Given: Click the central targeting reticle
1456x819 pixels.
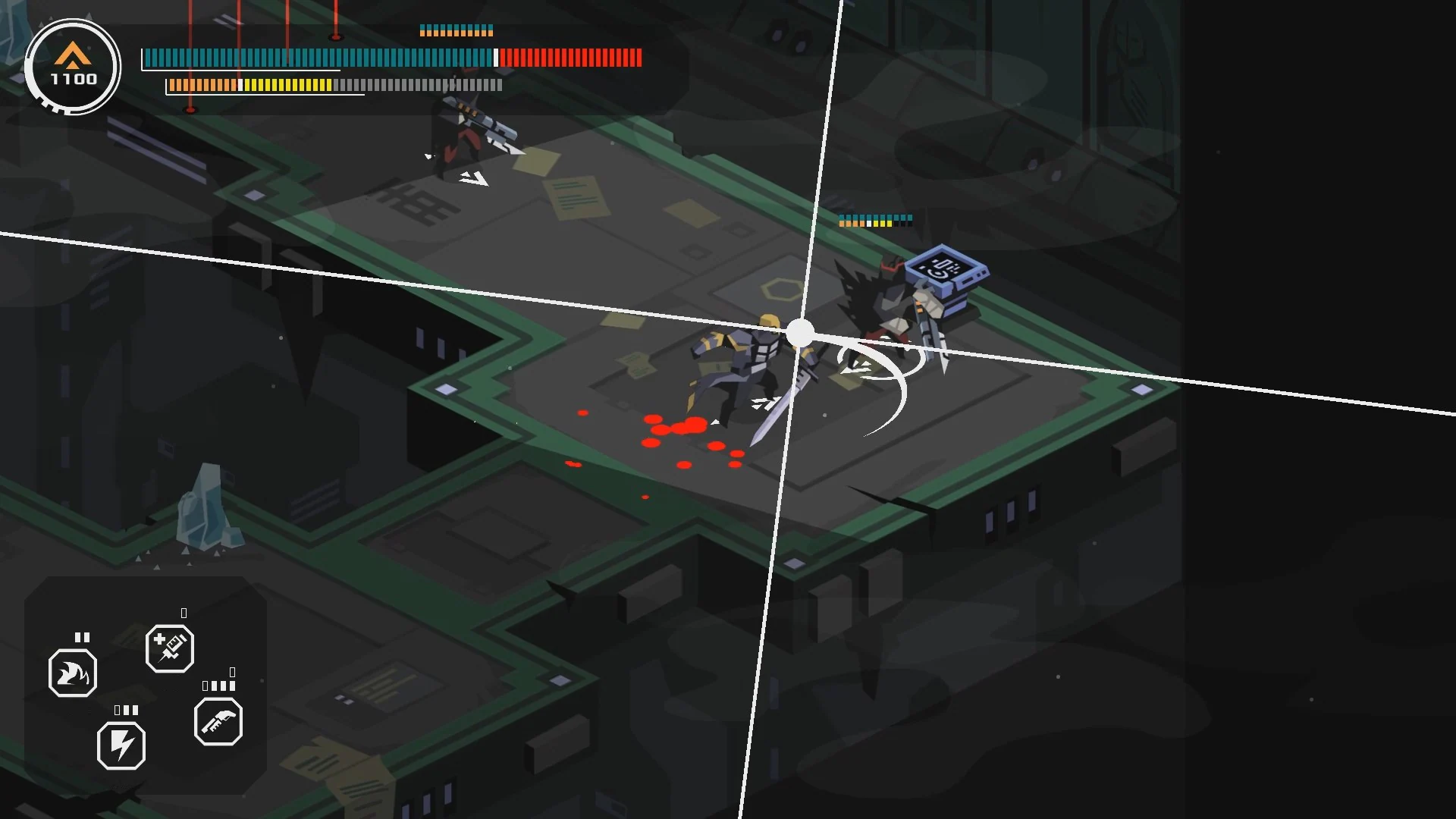Looking at the screenshot, I should 799,330.
